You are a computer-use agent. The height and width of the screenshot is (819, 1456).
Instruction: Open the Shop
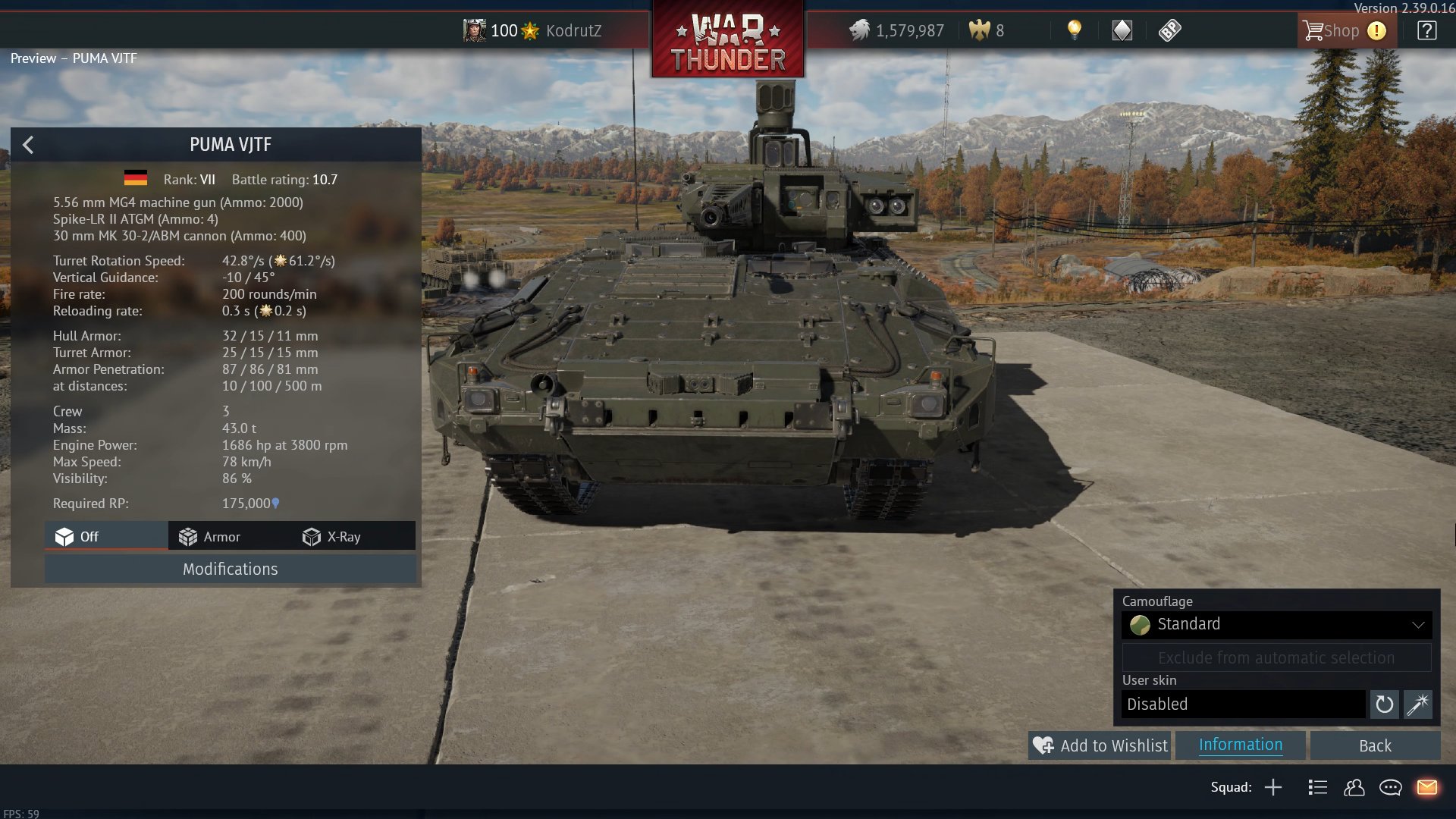click(1332, 31)
